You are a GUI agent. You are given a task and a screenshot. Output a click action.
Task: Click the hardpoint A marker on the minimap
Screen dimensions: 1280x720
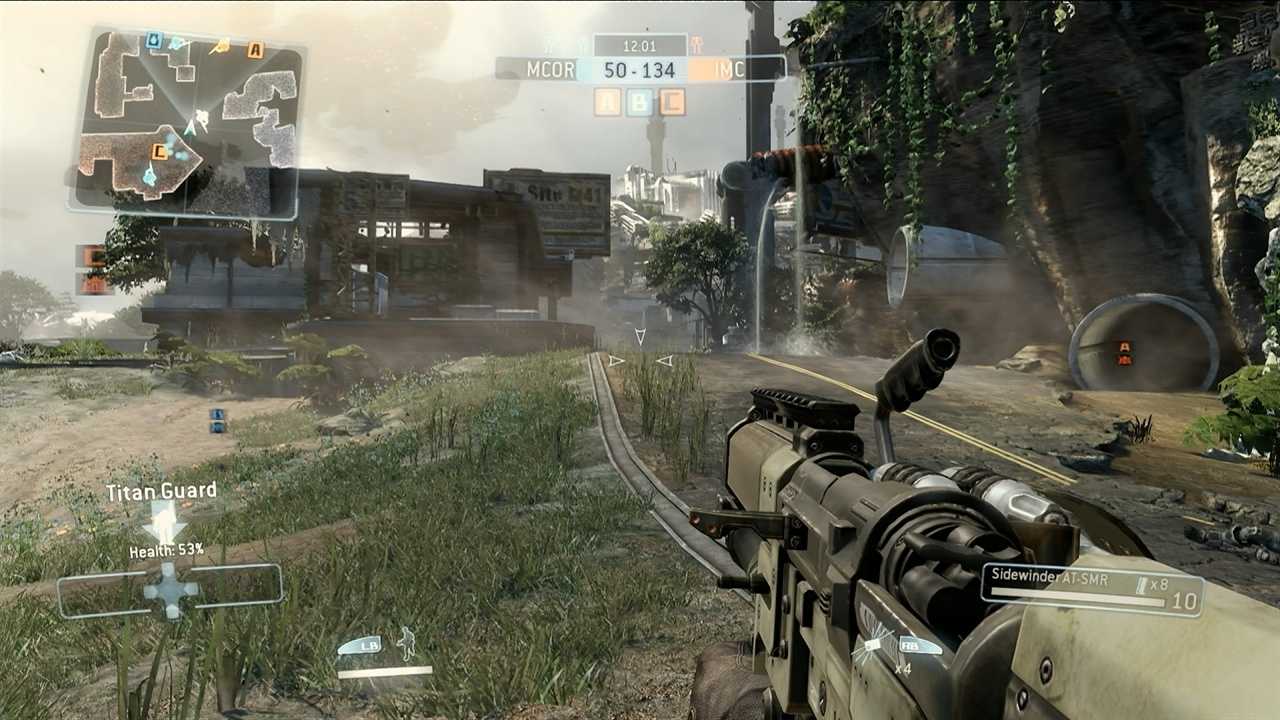[254, 48]
